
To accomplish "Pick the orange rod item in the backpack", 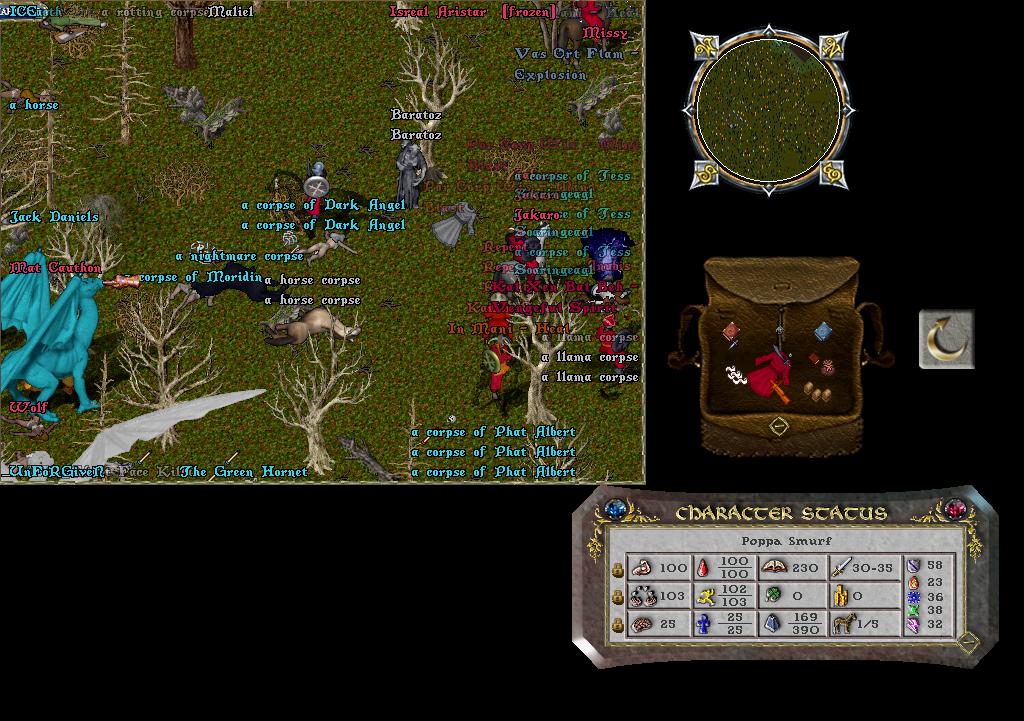I will pos(779,392).
